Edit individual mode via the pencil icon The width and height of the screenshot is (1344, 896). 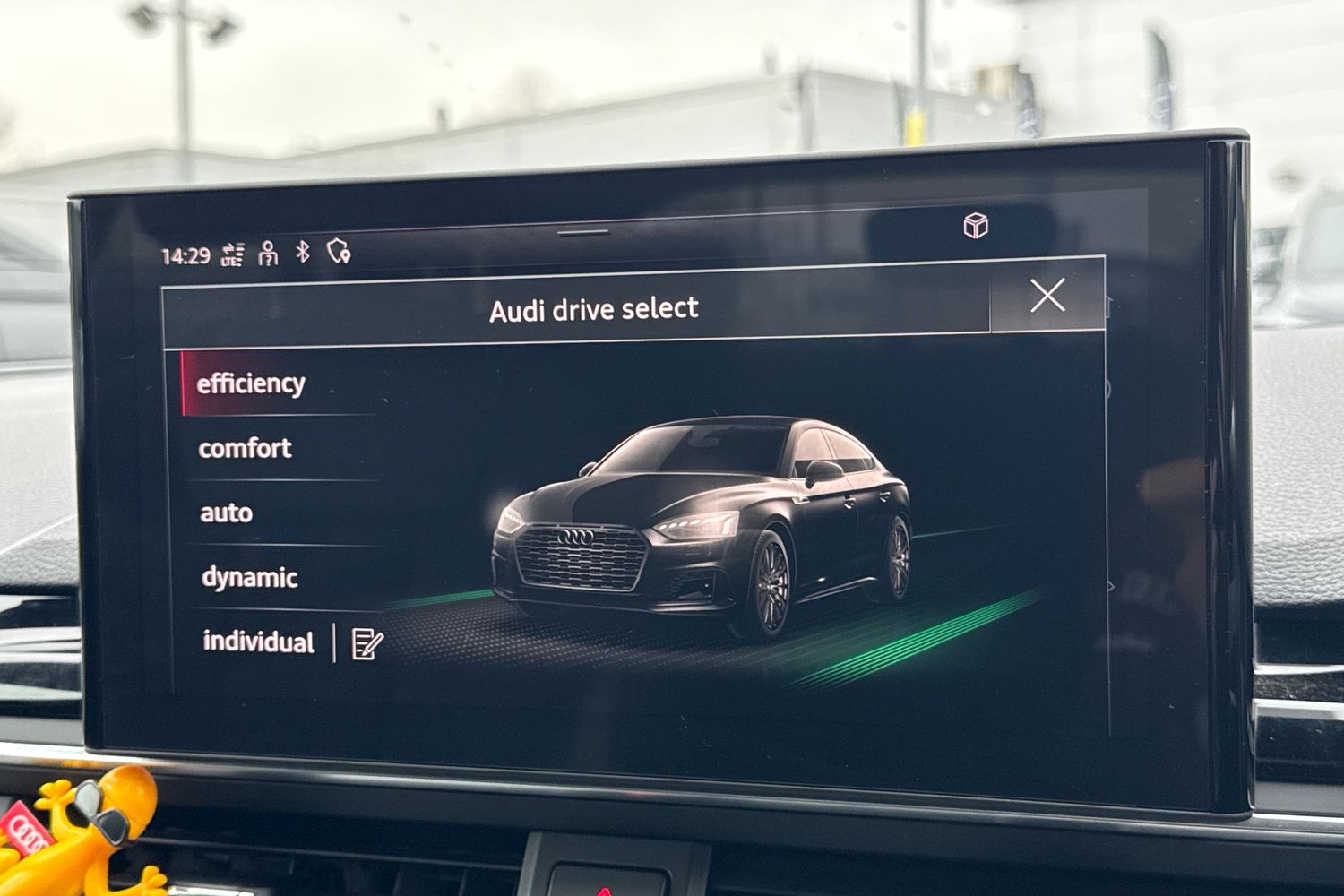click(365, 643)
